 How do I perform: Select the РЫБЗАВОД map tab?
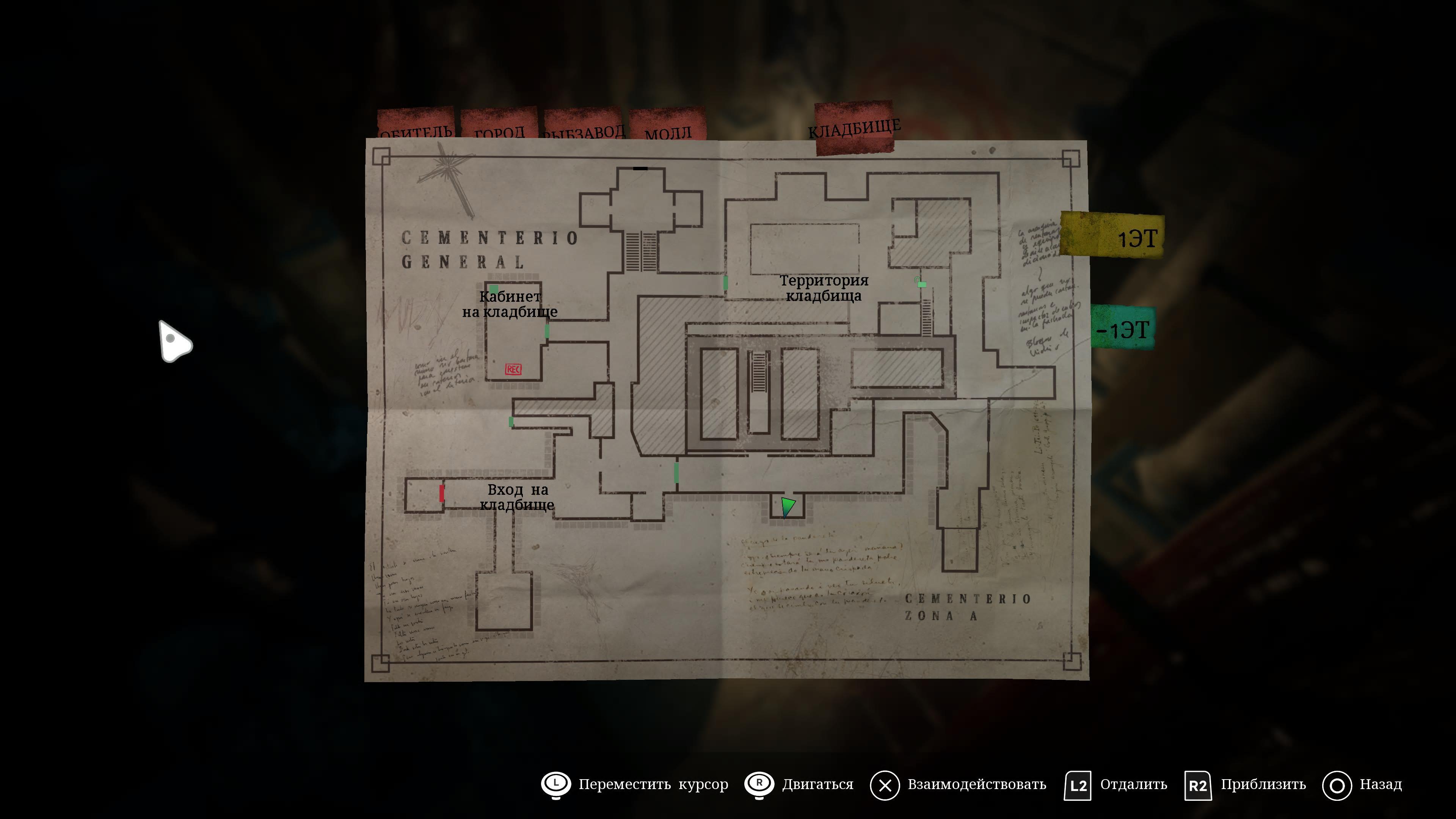[x=583, y=127]
